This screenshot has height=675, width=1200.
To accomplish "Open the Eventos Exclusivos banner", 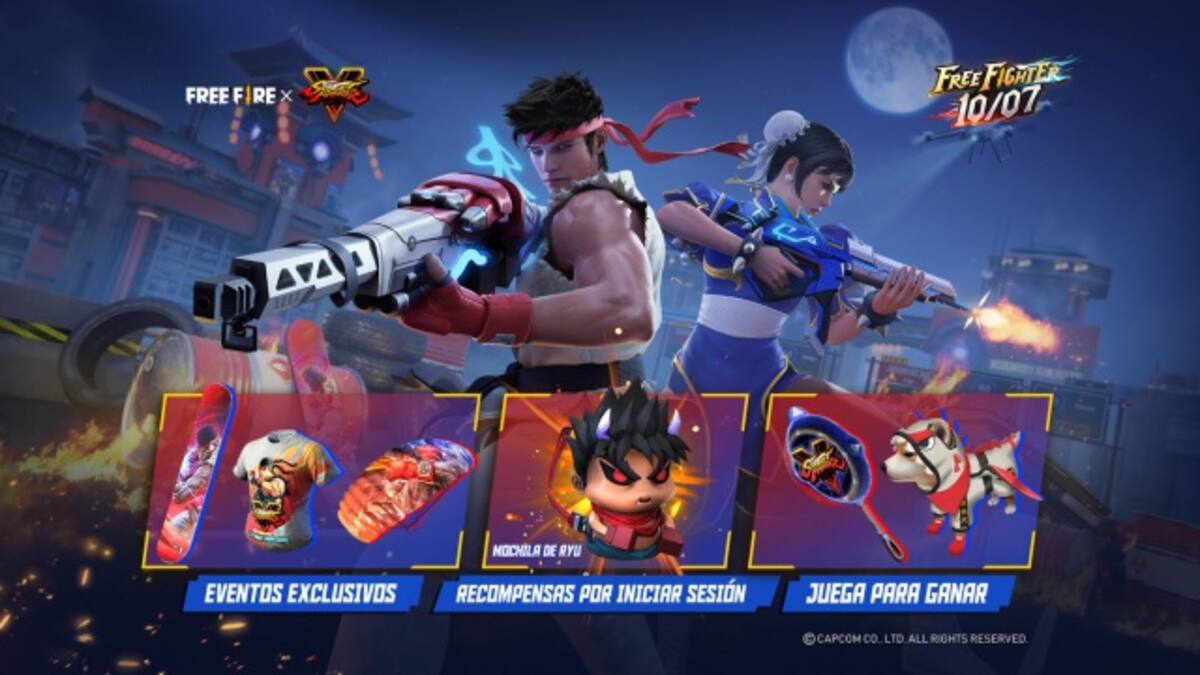I will [x=303, y=593].
